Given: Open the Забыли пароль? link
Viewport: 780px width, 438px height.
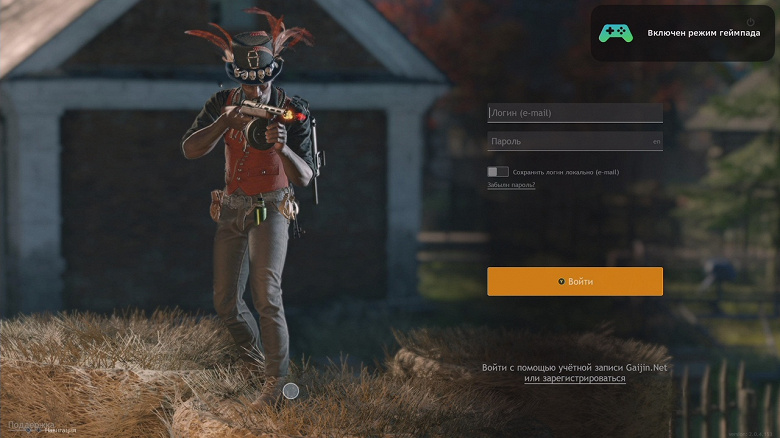Looking at the screenshot, I should (x=511, y=185).
